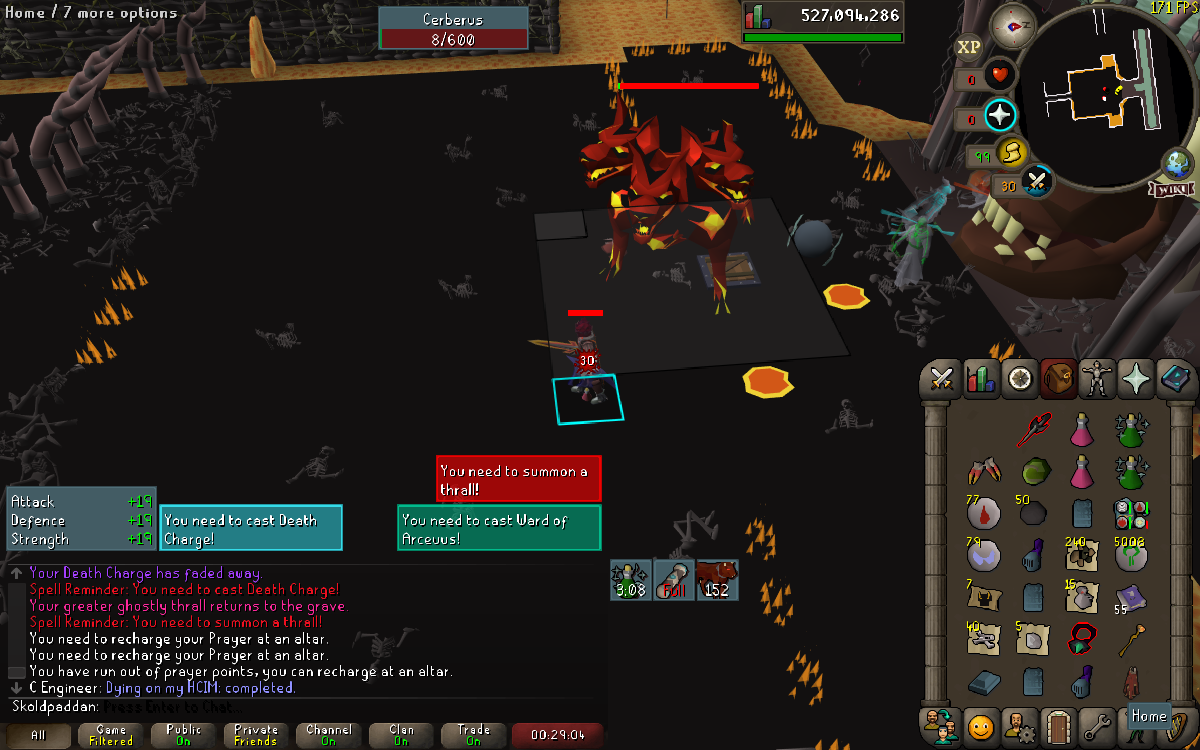The width and height of the screenshot is (1200, 750).
Task: Open the Emotes smiley tab
Action: pos(981,725)
